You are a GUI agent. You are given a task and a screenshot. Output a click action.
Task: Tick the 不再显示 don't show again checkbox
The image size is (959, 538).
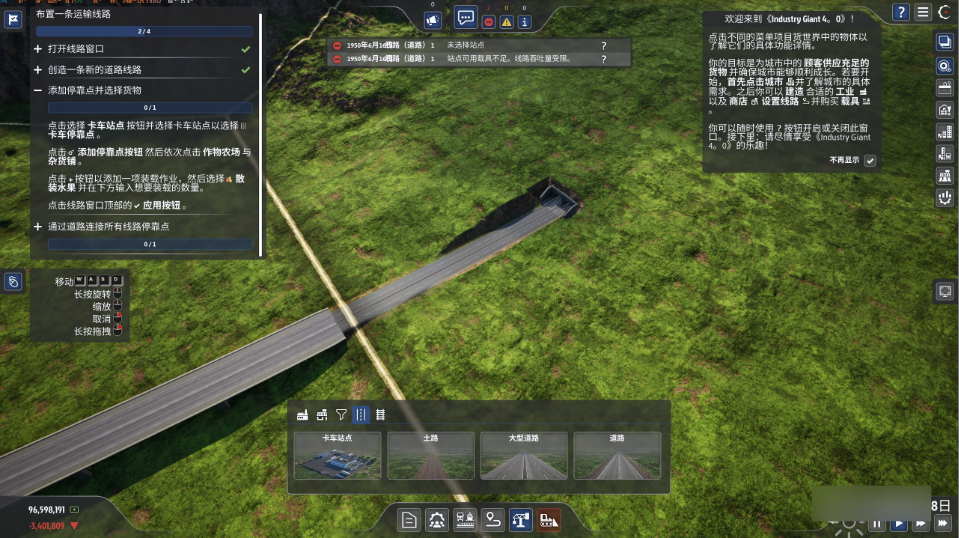pyautogui.click(x=870, y=160)
